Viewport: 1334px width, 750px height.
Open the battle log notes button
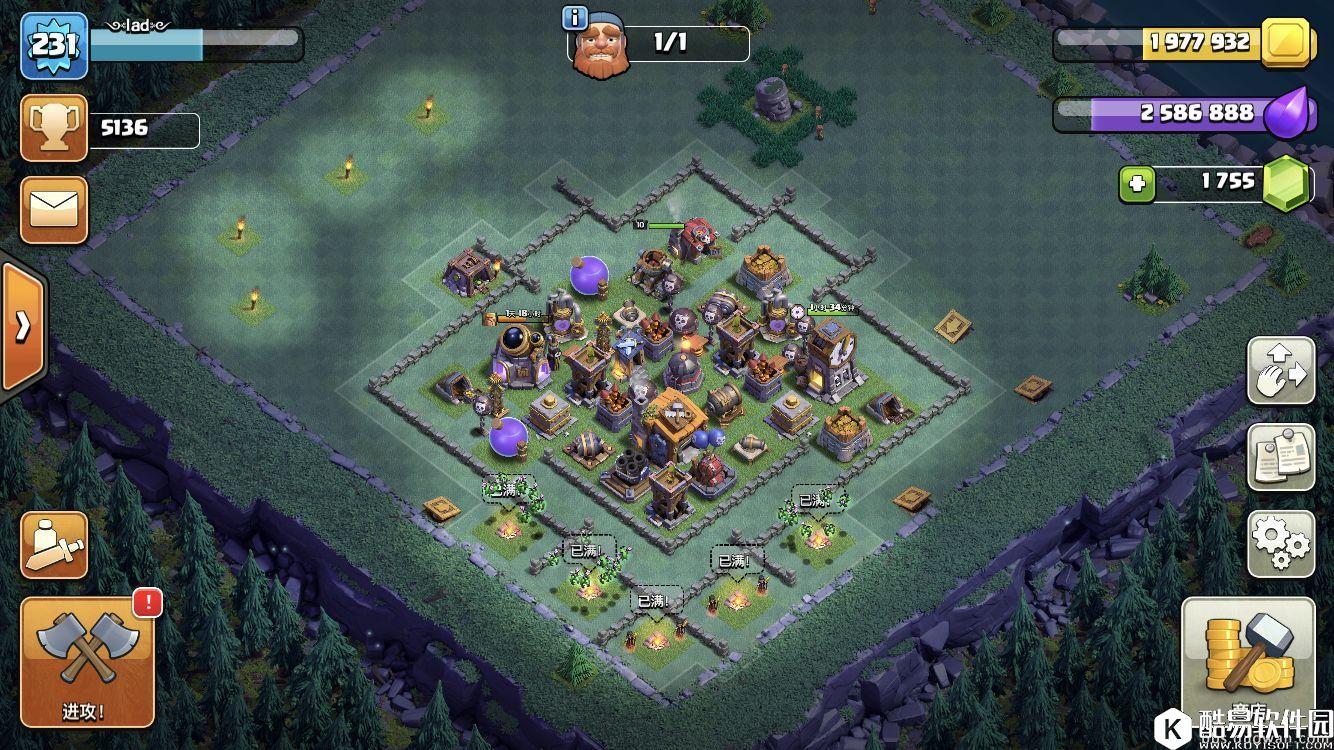tap(1281, 457)
